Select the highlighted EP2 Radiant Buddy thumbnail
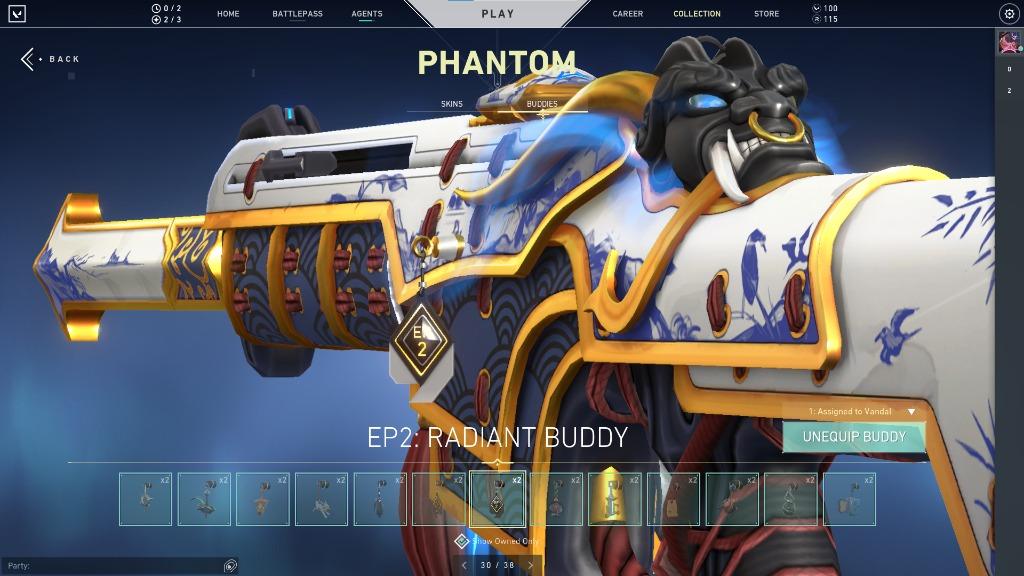This screenshot has height=576, width=1024. 497,499
